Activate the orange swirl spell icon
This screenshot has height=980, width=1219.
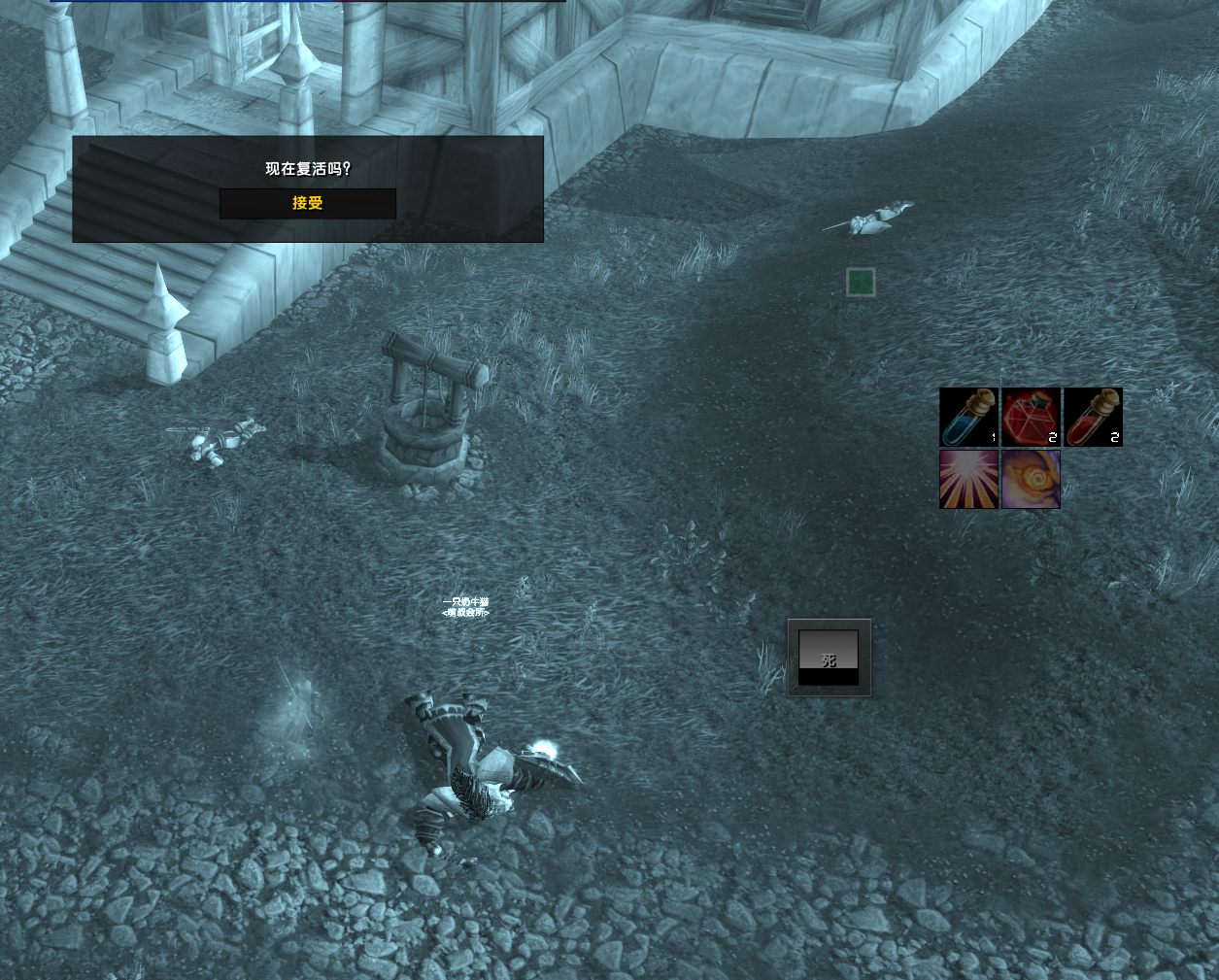click(x=1031, y=479)
